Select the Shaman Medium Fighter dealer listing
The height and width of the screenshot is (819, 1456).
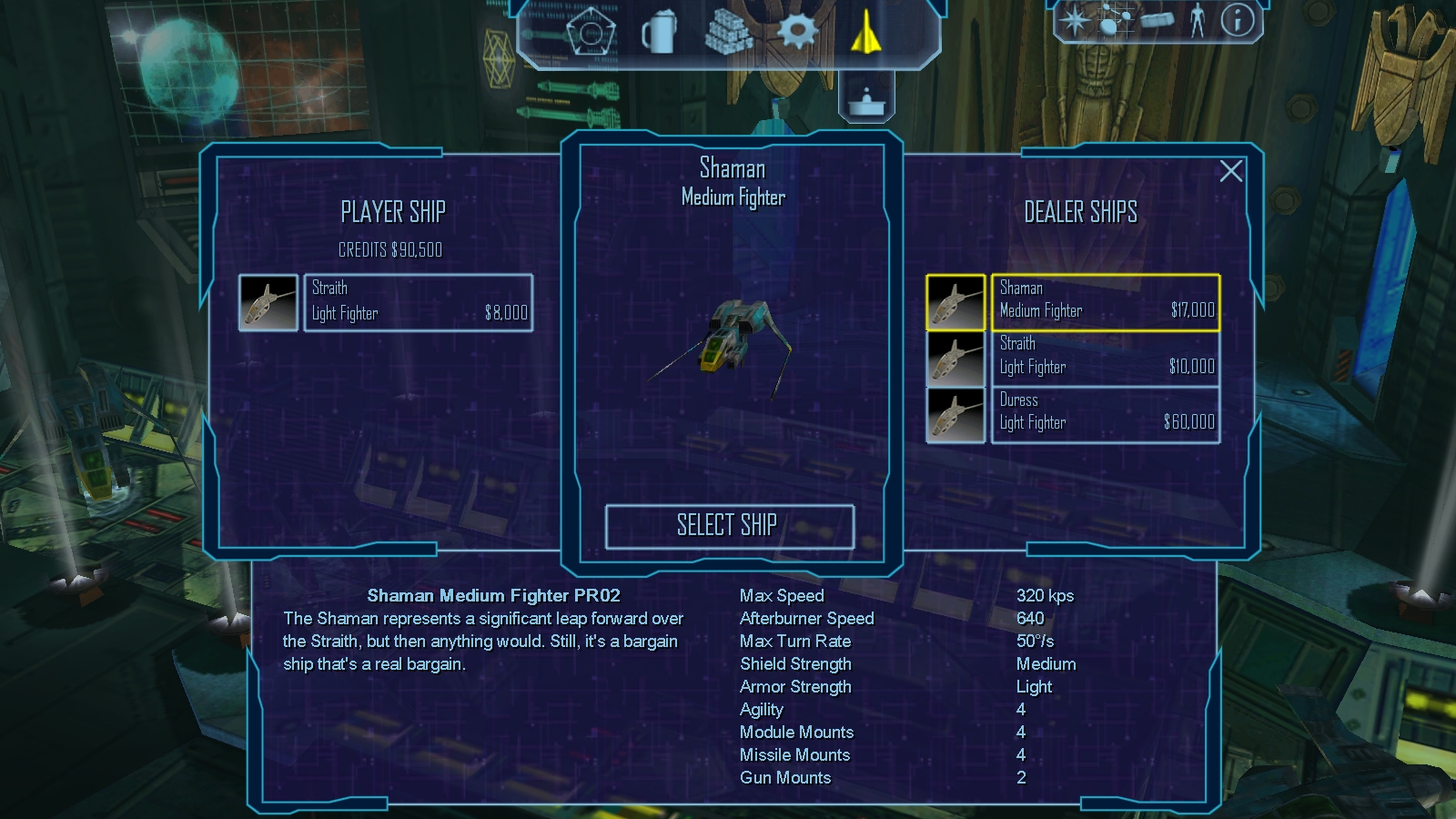pos(1105,301)
